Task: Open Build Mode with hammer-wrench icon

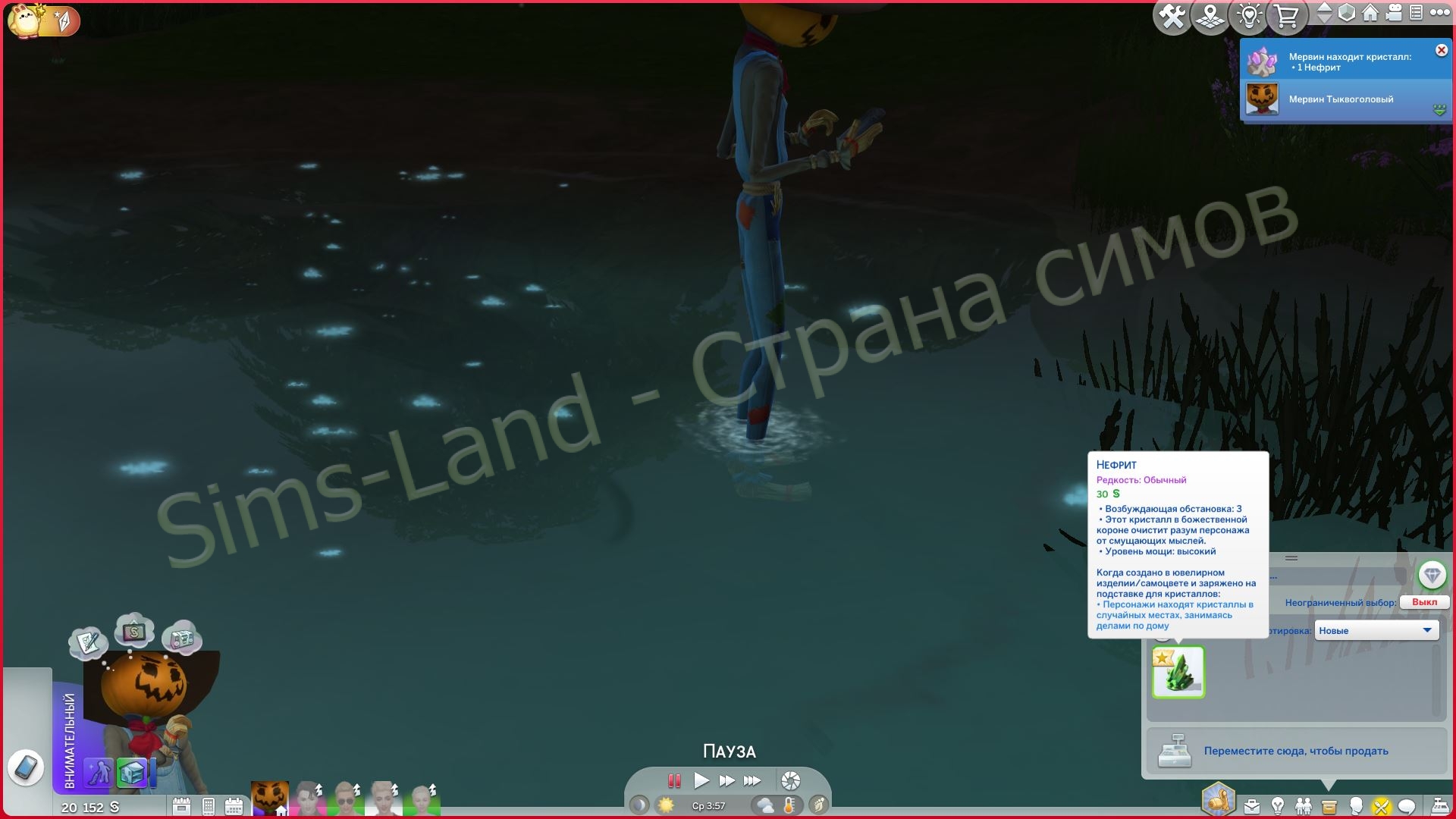Action: click(x=1172, y=17)
